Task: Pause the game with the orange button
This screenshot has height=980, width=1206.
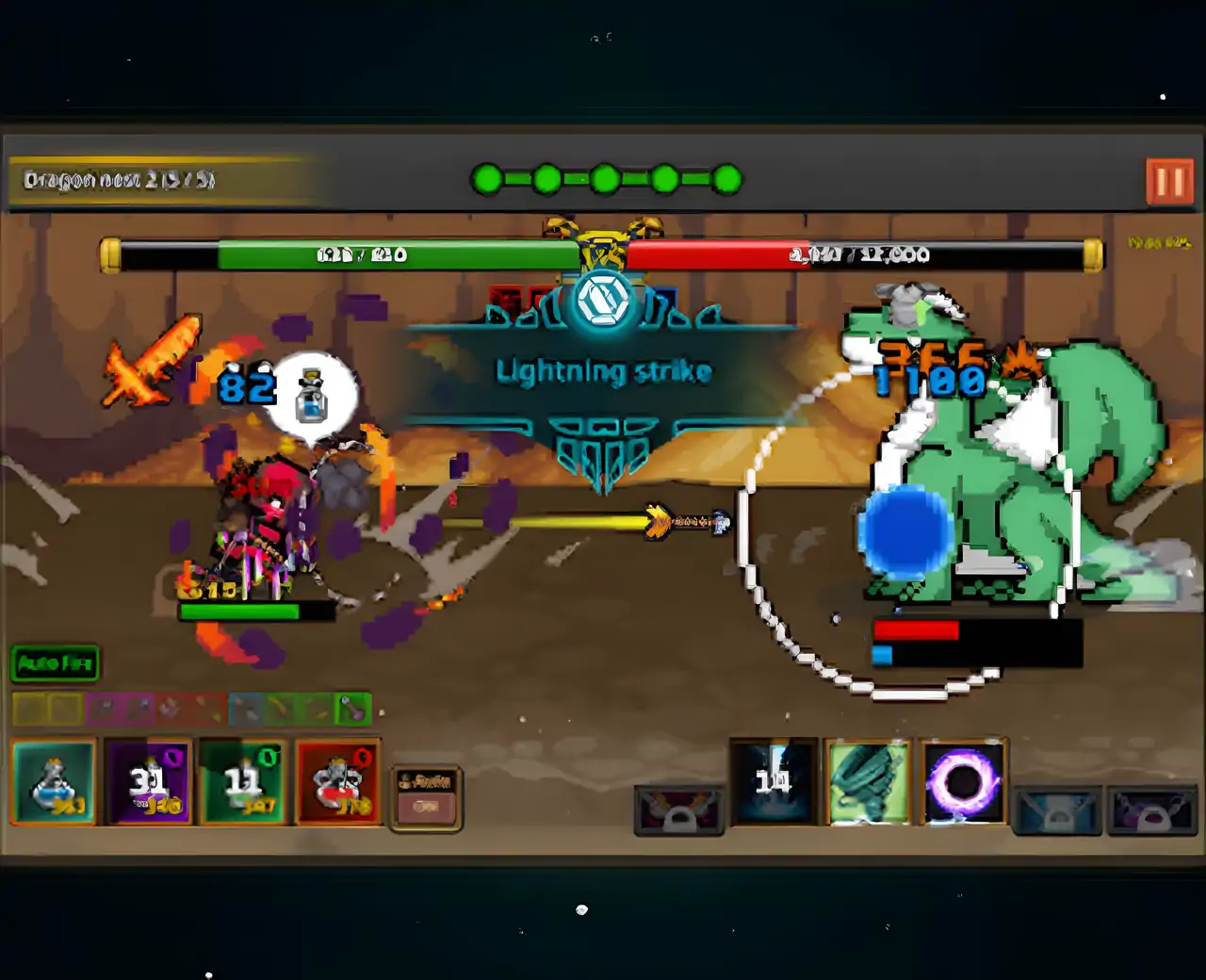Action: [x=1169, y=181]
